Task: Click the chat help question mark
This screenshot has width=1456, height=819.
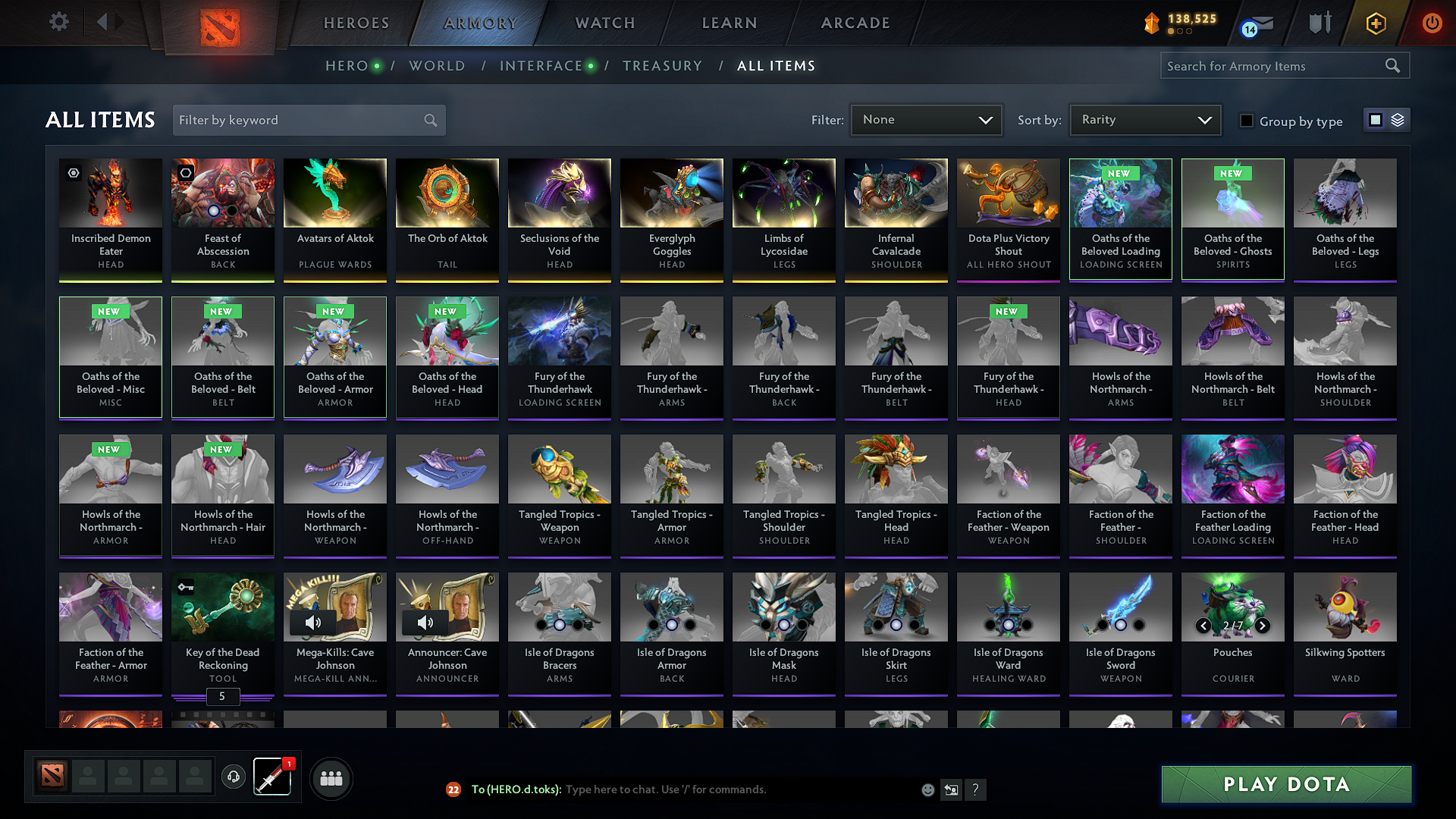Action: pyautogui.click(x=976, y=789)
